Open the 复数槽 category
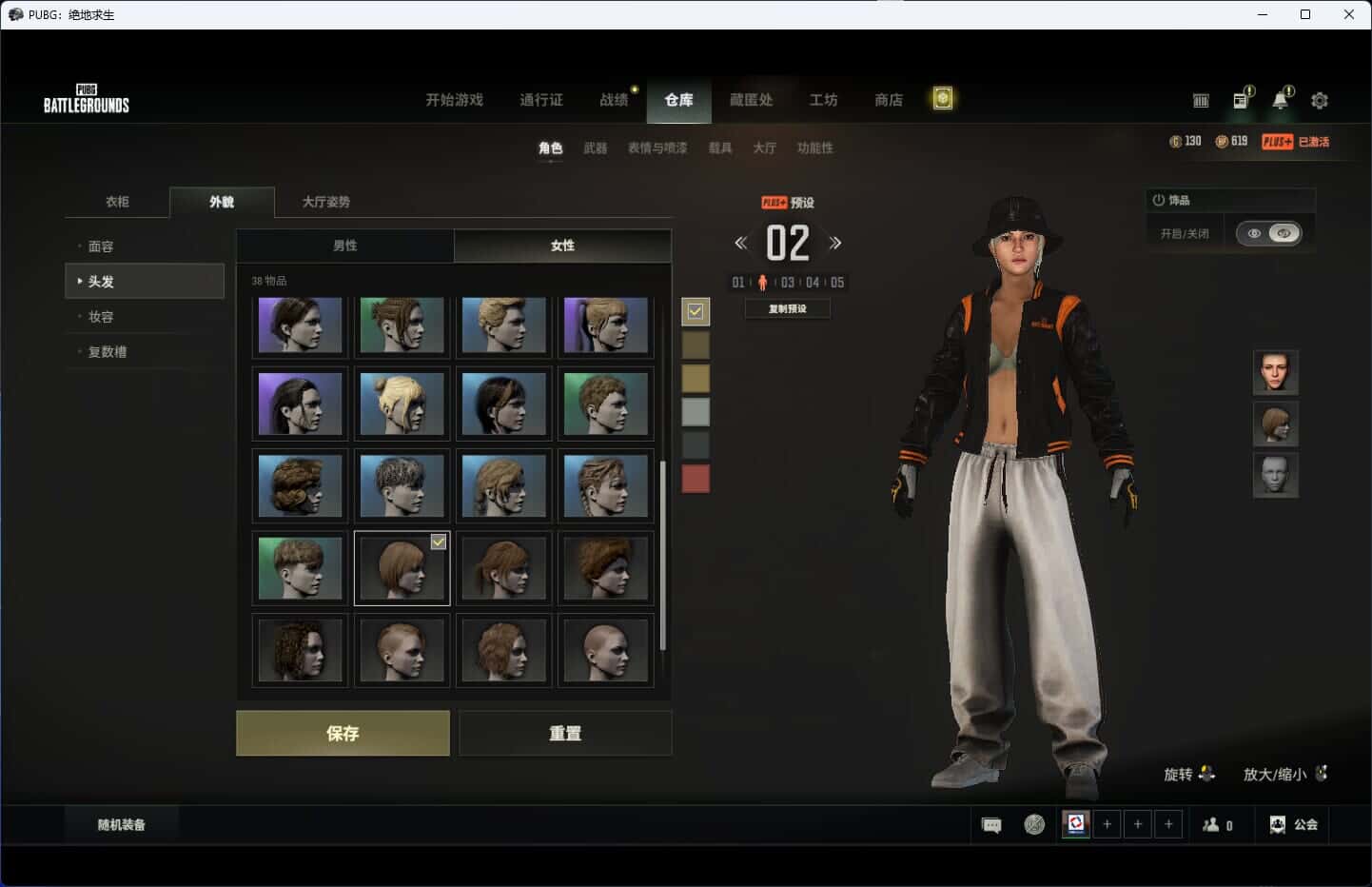Image resolution: width=1372 pixels, height=887 pixels. [108, 352]
